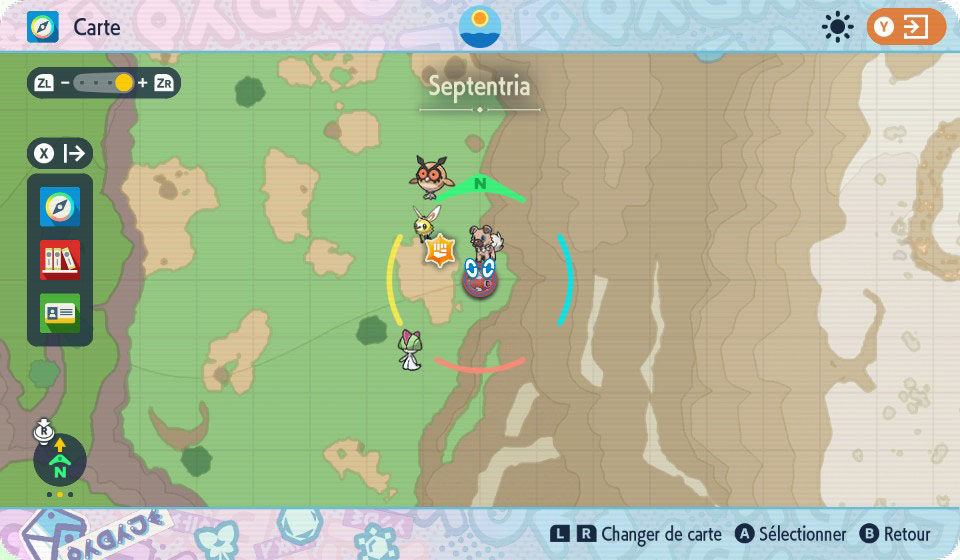Select the player's current location marker
The image size is (960, 560).
pyautogui.click(x=480, y=276)
